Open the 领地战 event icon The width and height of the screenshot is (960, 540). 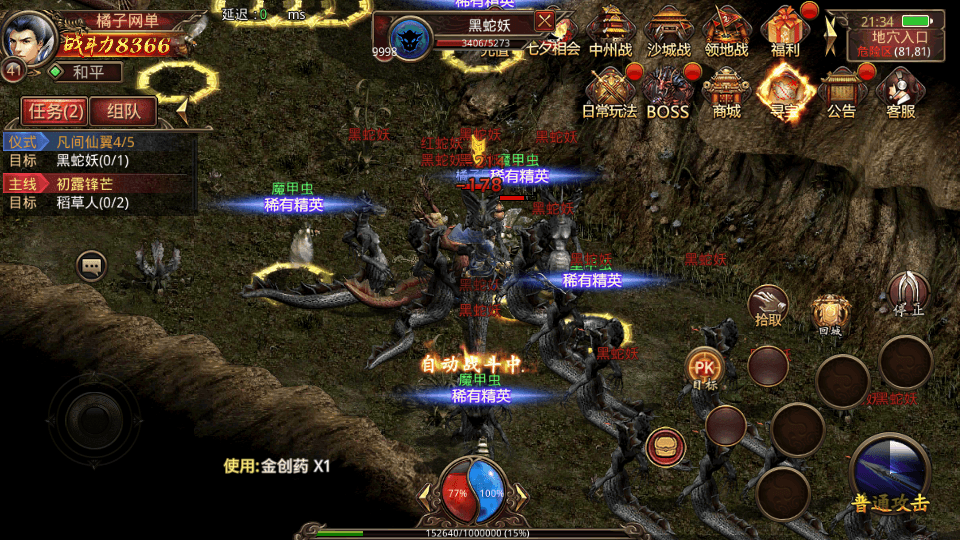pos(727,33)
